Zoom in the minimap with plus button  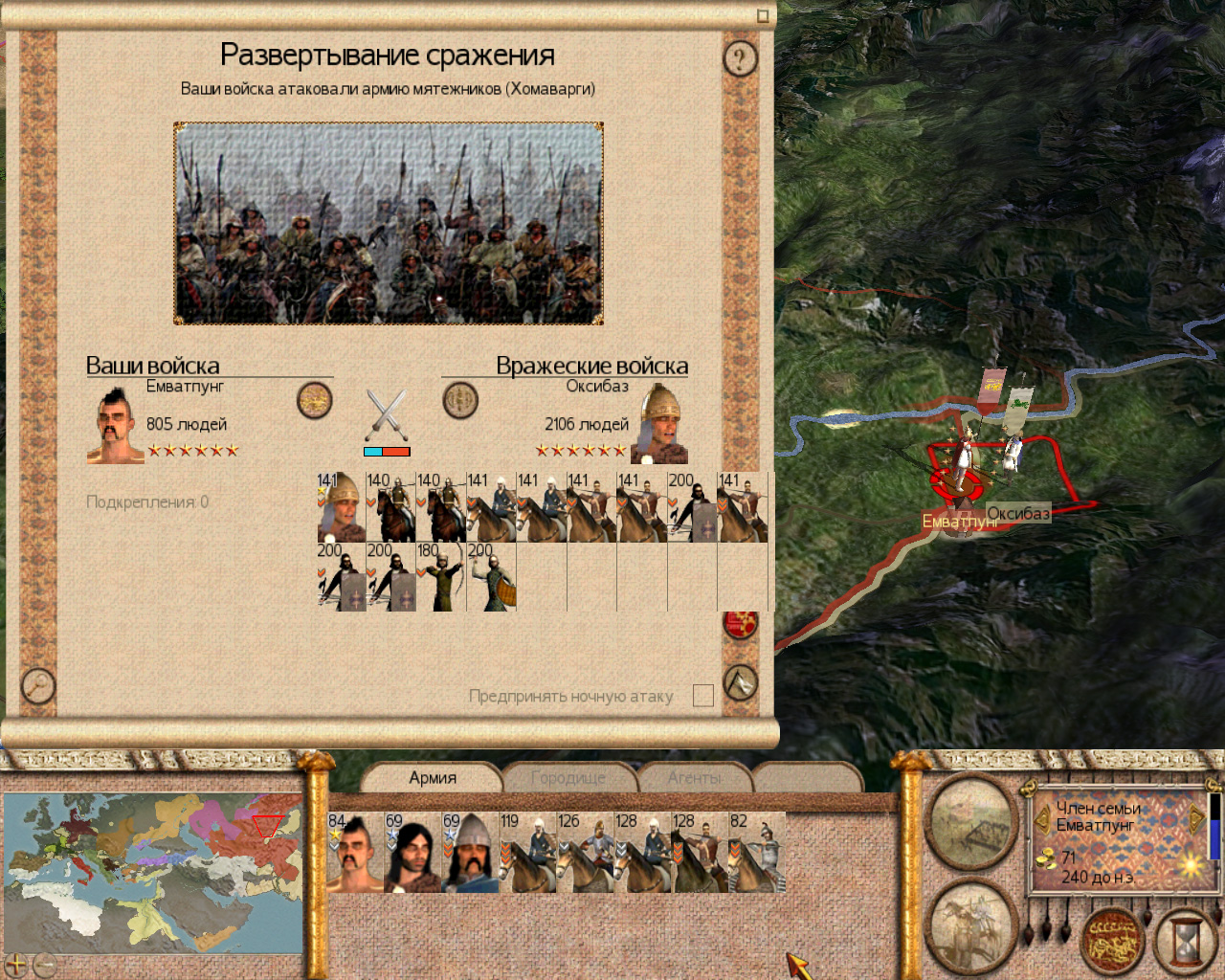pos(16,964)
